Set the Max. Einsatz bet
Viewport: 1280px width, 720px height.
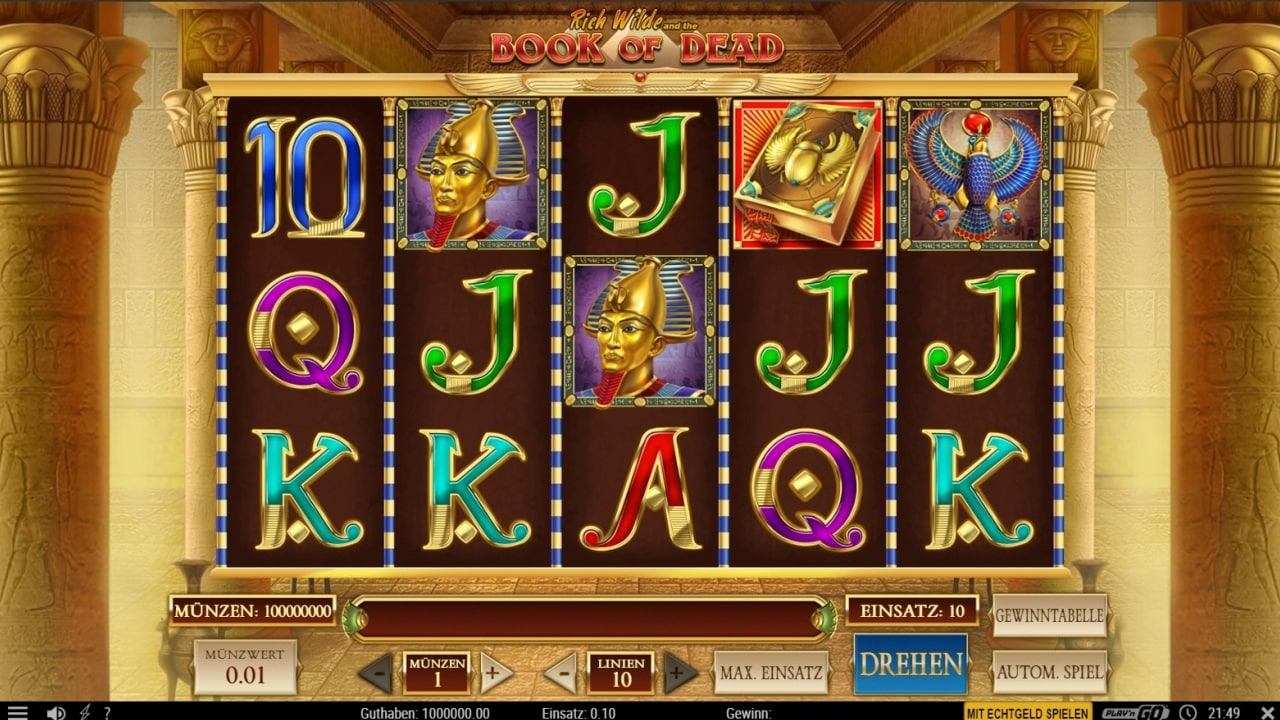(771, 673)
